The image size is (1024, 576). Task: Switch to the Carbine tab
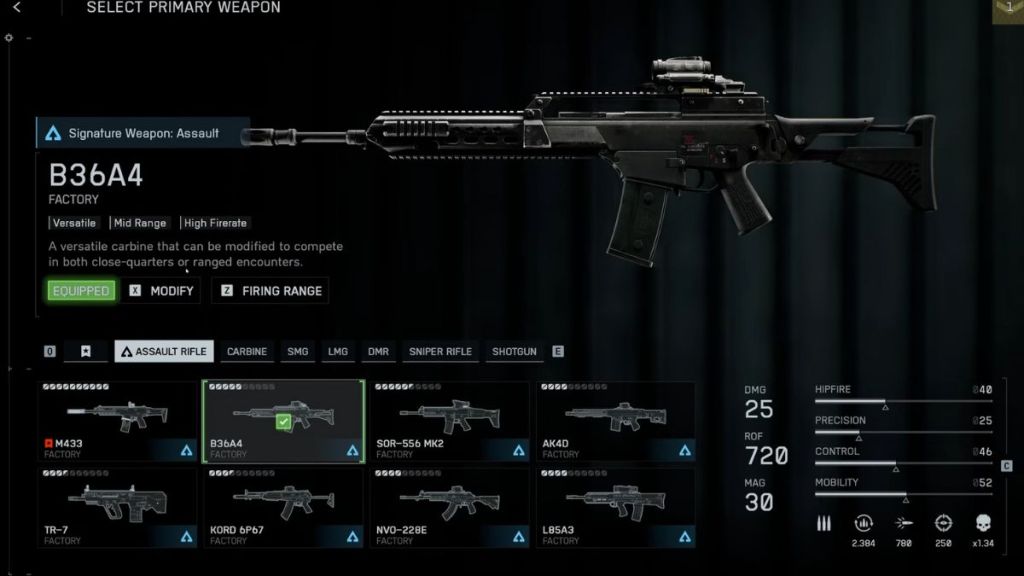click(247, 352)
